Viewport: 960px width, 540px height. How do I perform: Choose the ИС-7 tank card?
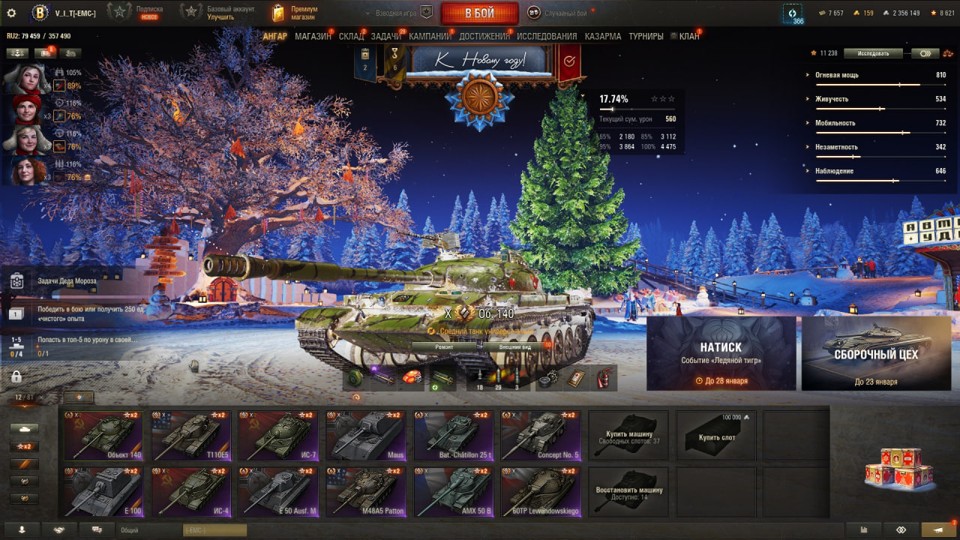tap(279, 434)
